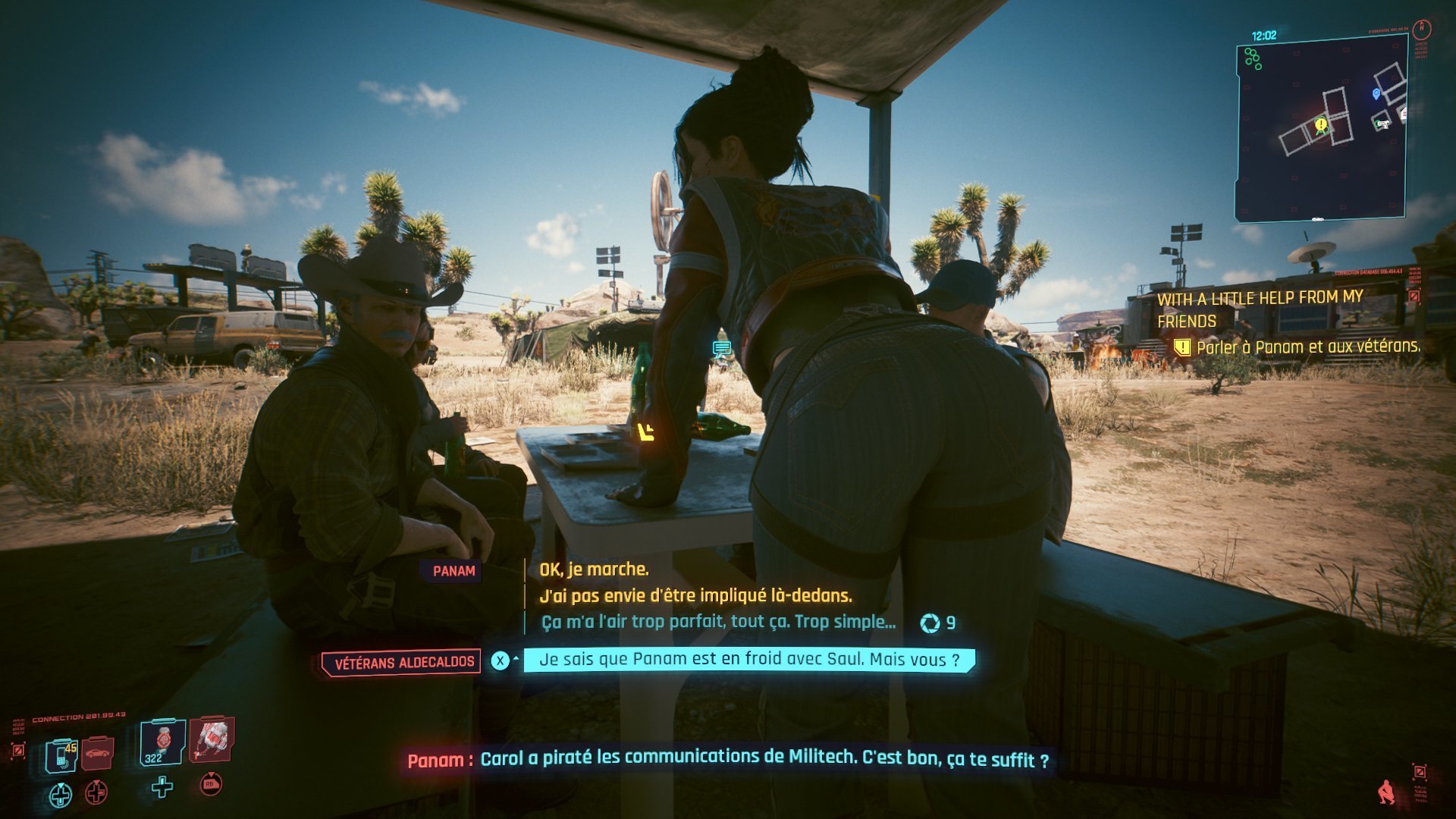Image resolution: width=1456 pixels, height=819 pixels.
Task: Click the objective "Parler à Panam et aux vétérans"
Action: (x=1307, y=347)
